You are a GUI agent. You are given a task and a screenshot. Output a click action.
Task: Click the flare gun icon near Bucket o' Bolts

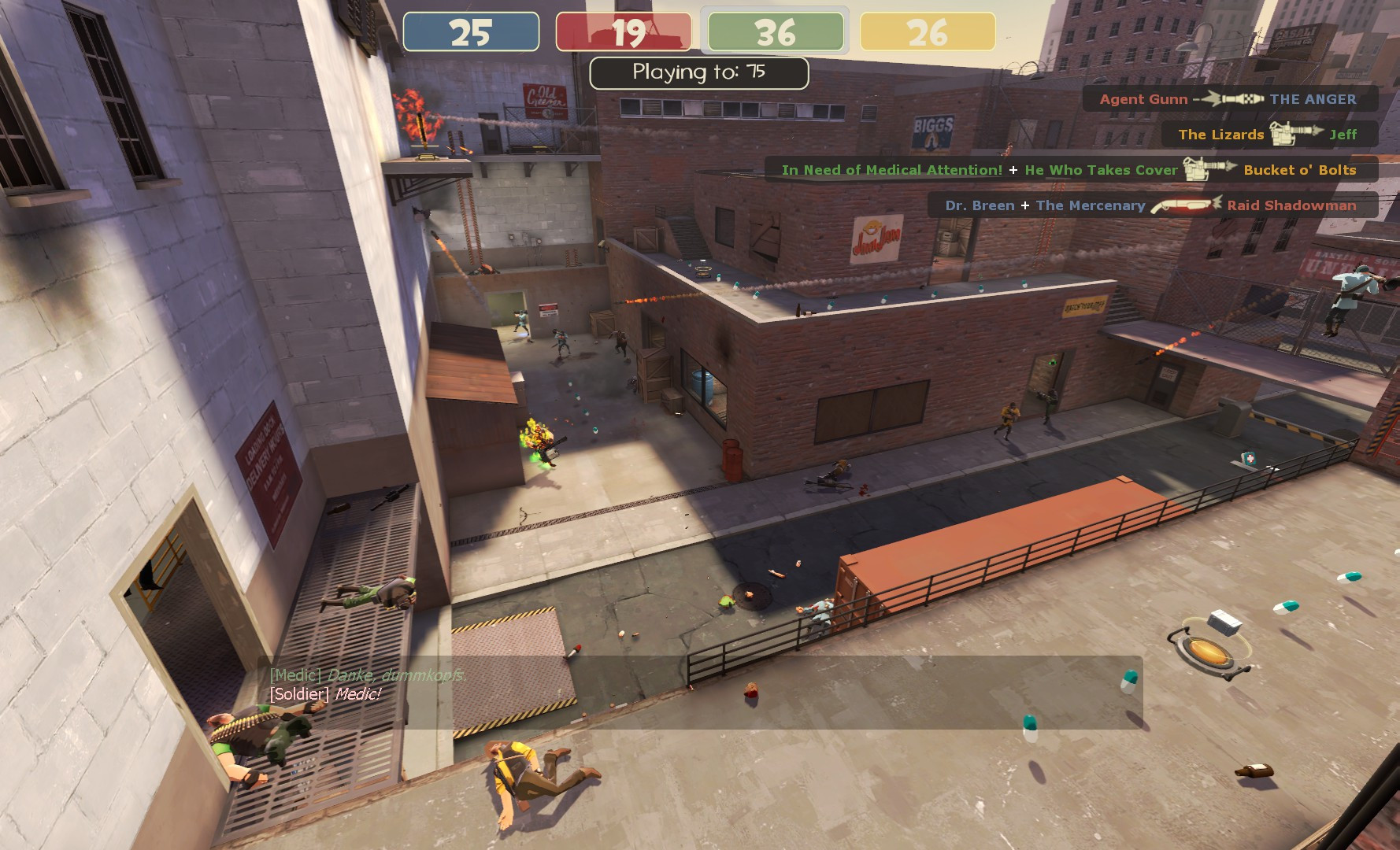pos(1210,170)
